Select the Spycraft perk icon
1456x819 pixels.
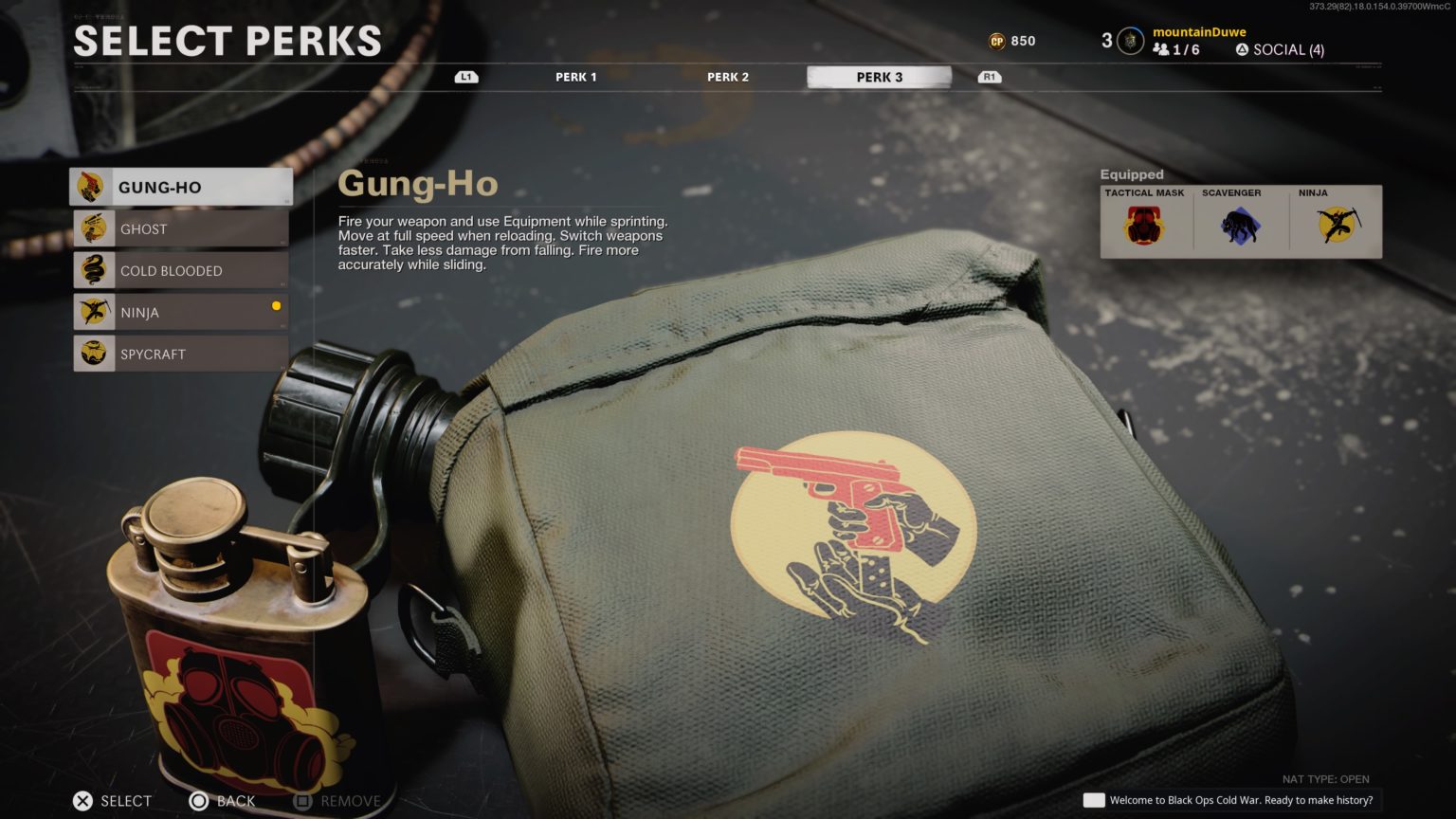(94, 353)
